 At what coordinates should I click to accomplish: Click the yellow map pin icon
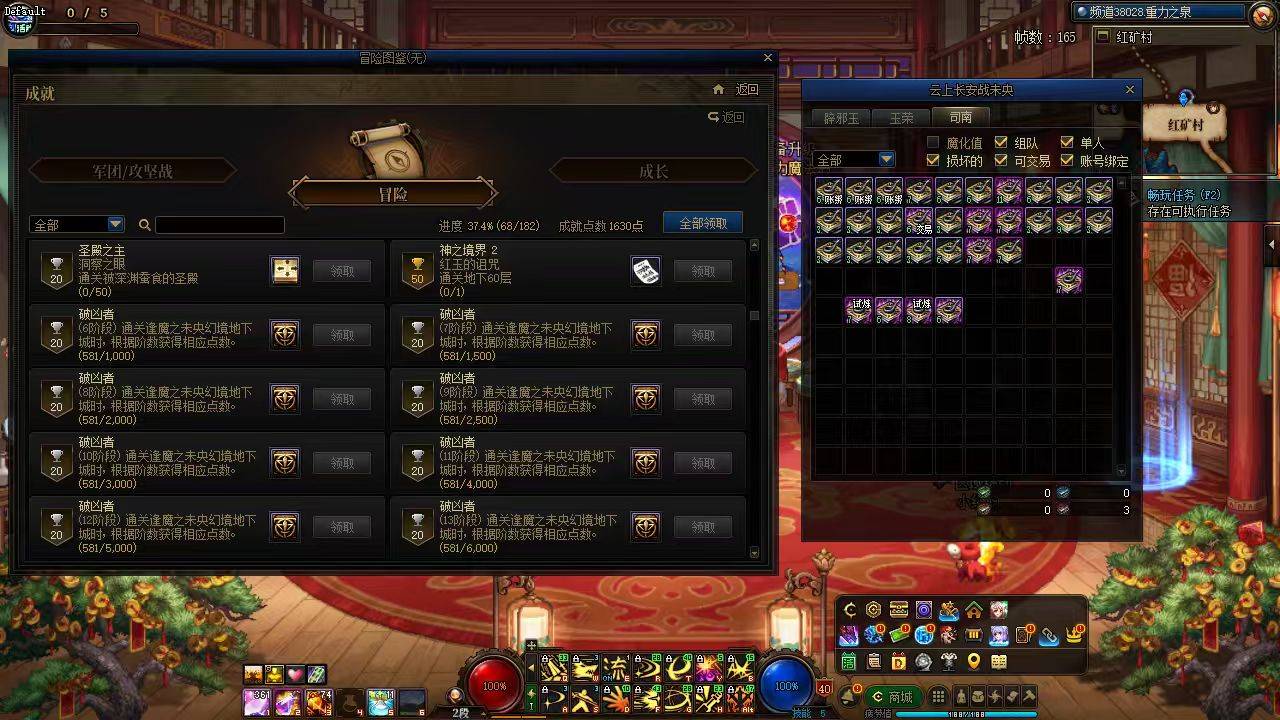pyautogui.click(x=973, y=660)
